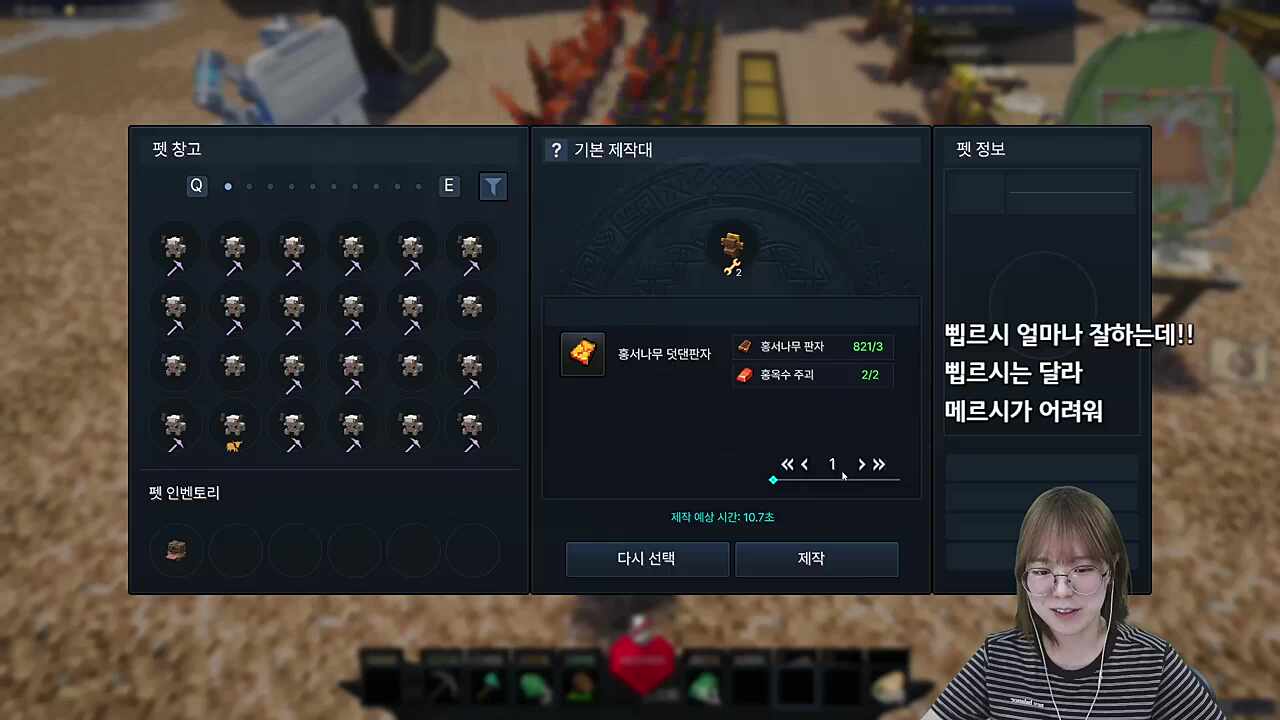Image resolution: width=1280 pixels, height=720 pixels.
Task: Toggle the Q previous-page control
Action: point(196,185)
